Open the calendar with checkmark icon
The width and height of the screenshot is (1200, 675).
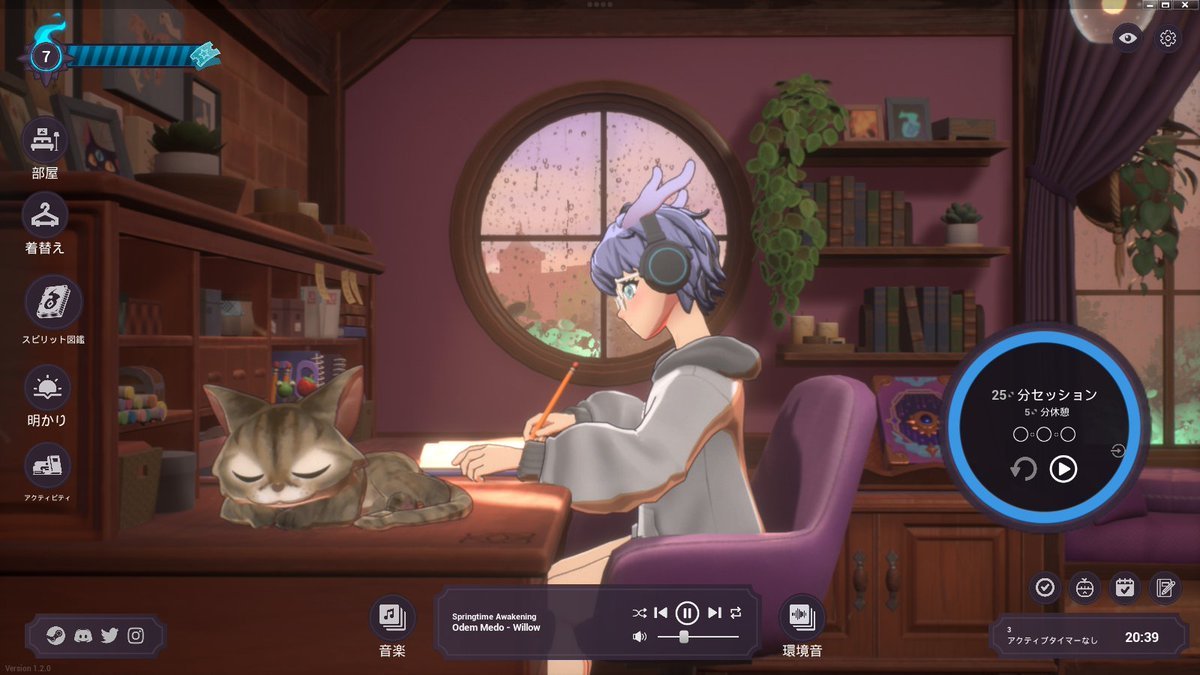pos(1125,587)
